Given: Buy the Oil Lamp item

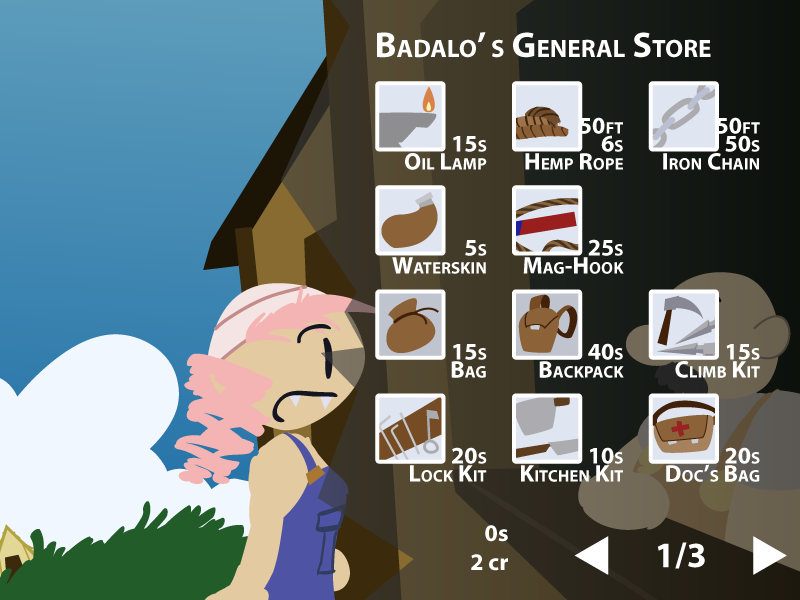Looking at the screenshot, I should coord(410,116).
